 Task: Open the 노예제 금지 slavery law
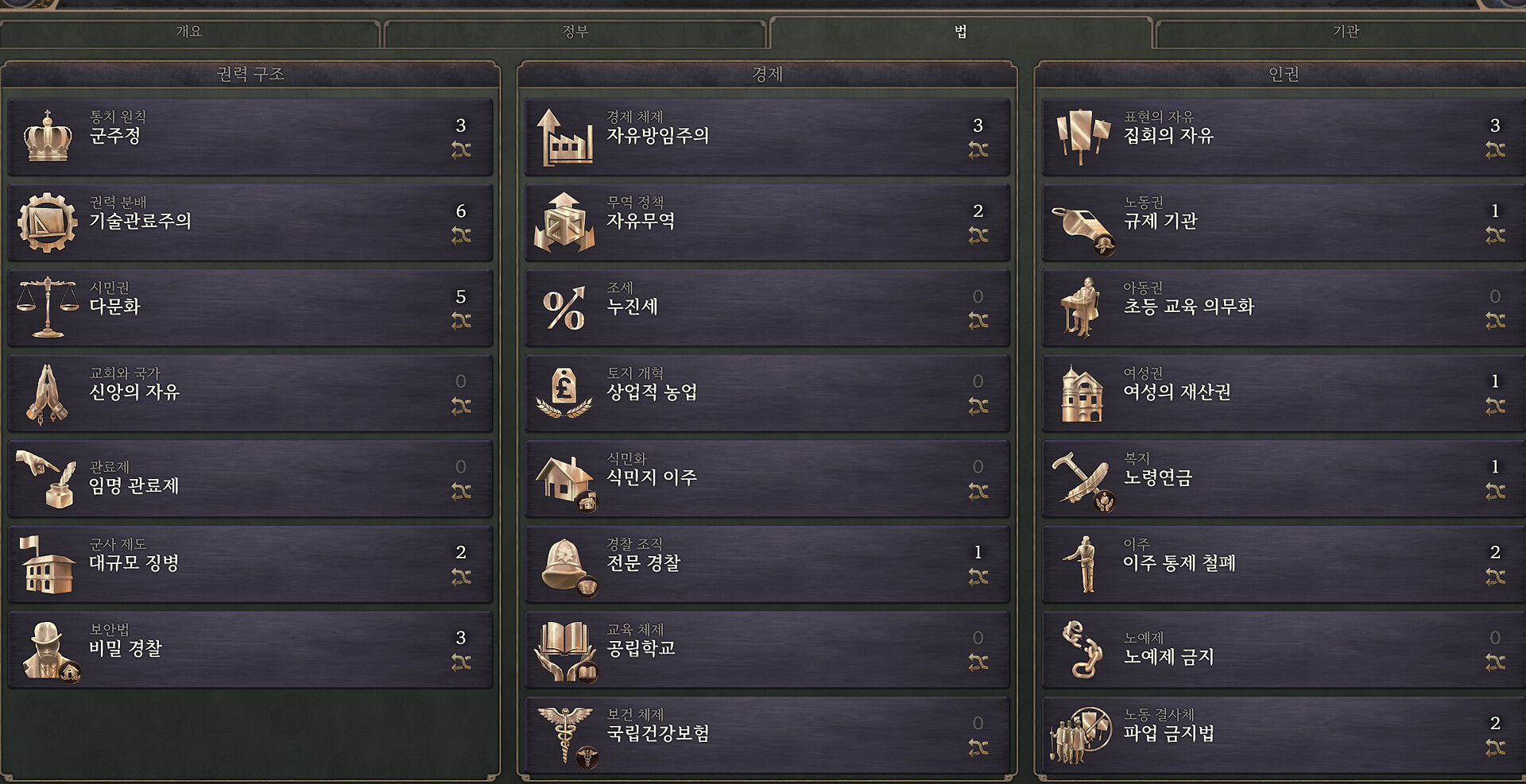click(x=1284, y=649)
